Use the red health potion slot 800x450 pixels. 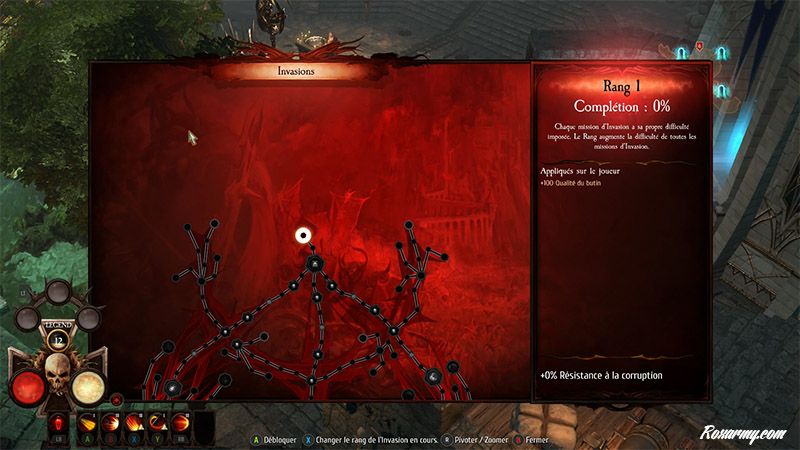tap(57, 423)
